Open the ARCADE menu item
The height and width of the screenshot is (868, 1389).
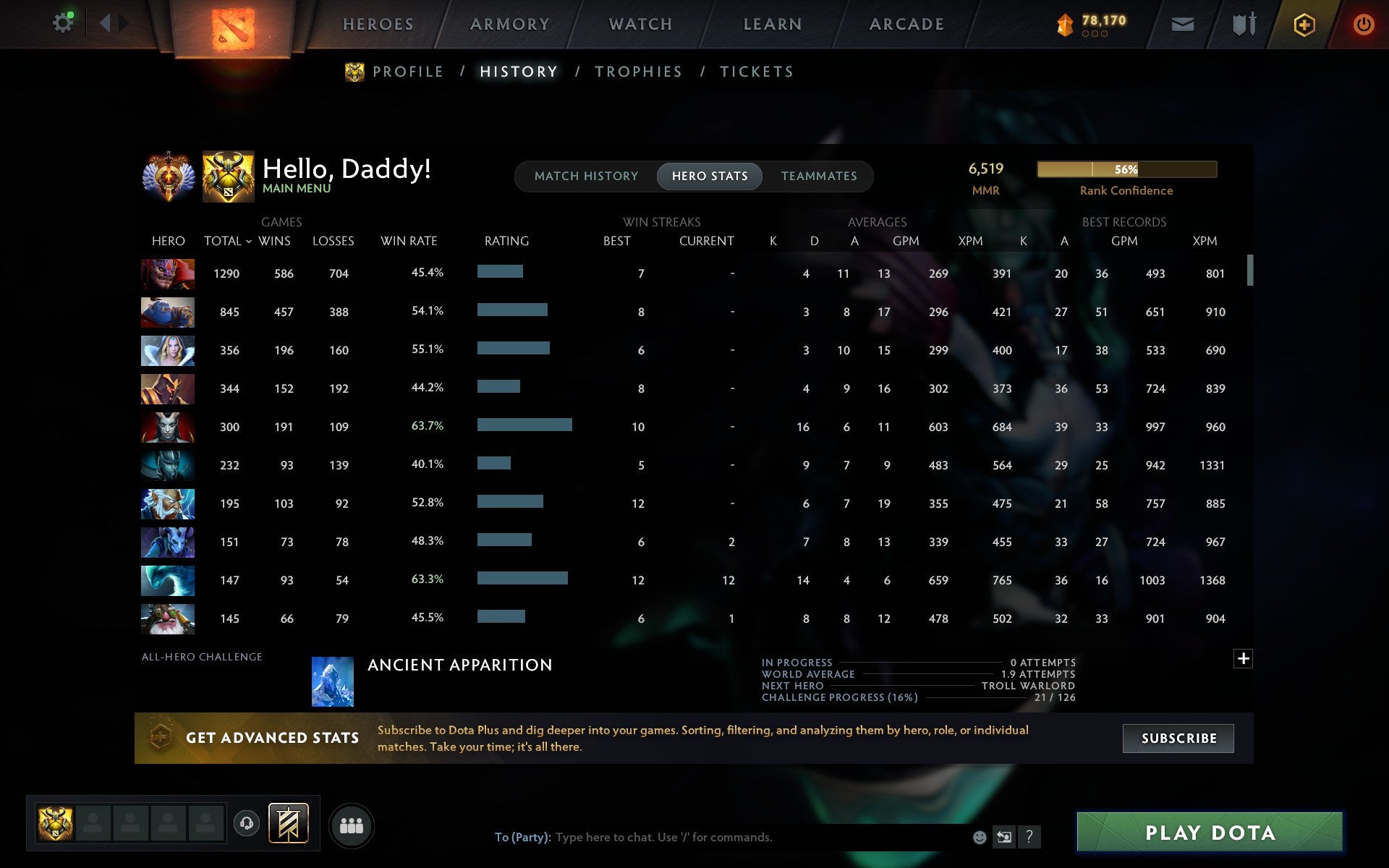[906, 23]
